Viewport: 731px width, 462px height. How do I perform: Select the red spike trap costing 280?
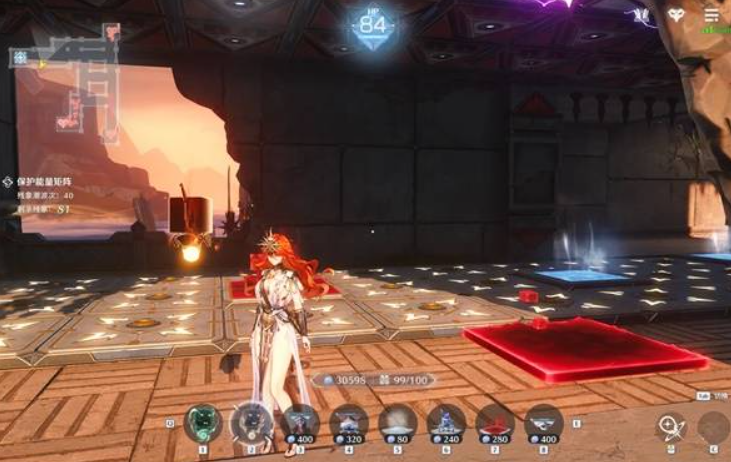click(495, 424)
